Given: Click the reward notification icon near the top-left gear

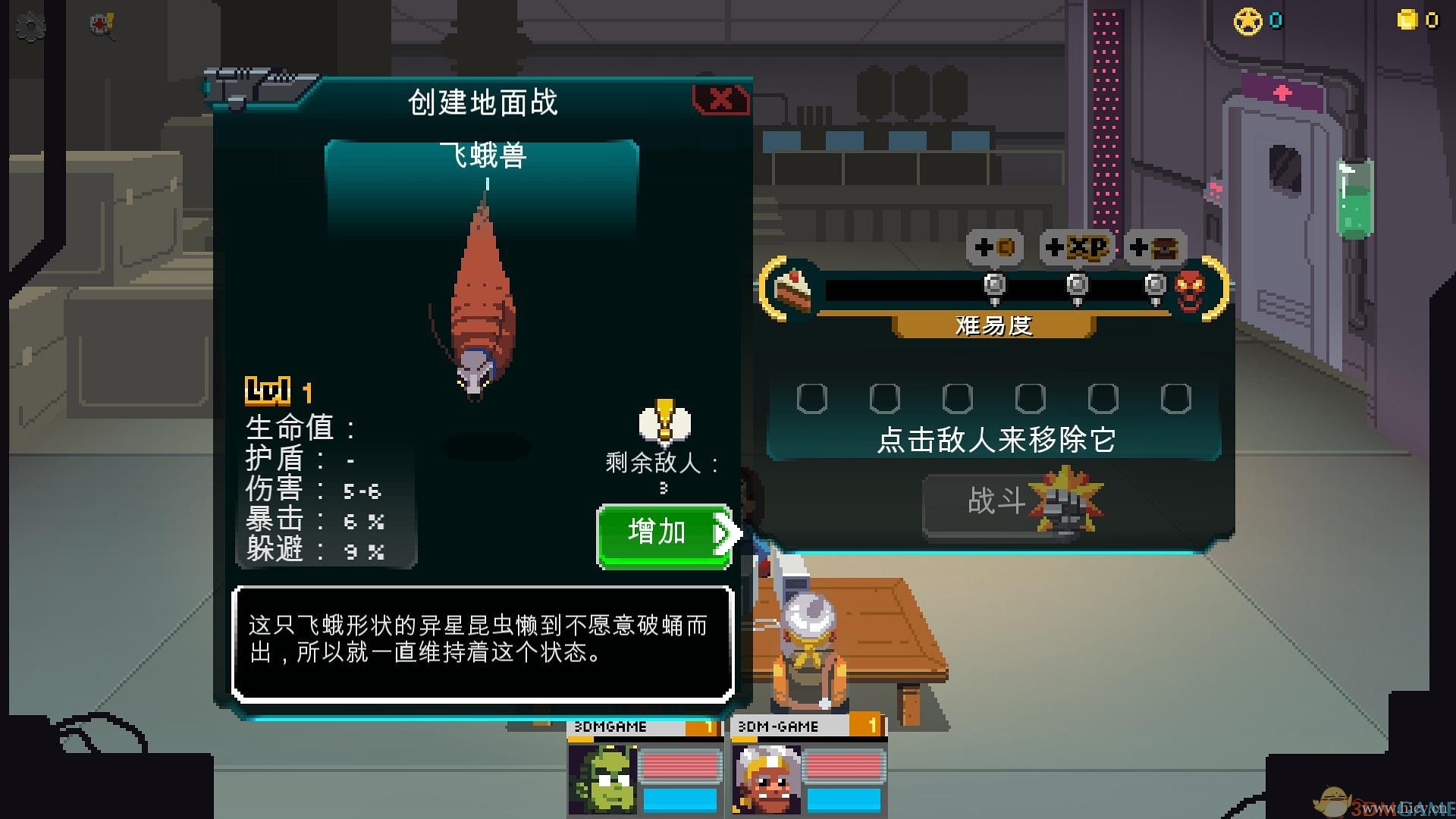Looking at the screenshot, I should click(99, 23).
